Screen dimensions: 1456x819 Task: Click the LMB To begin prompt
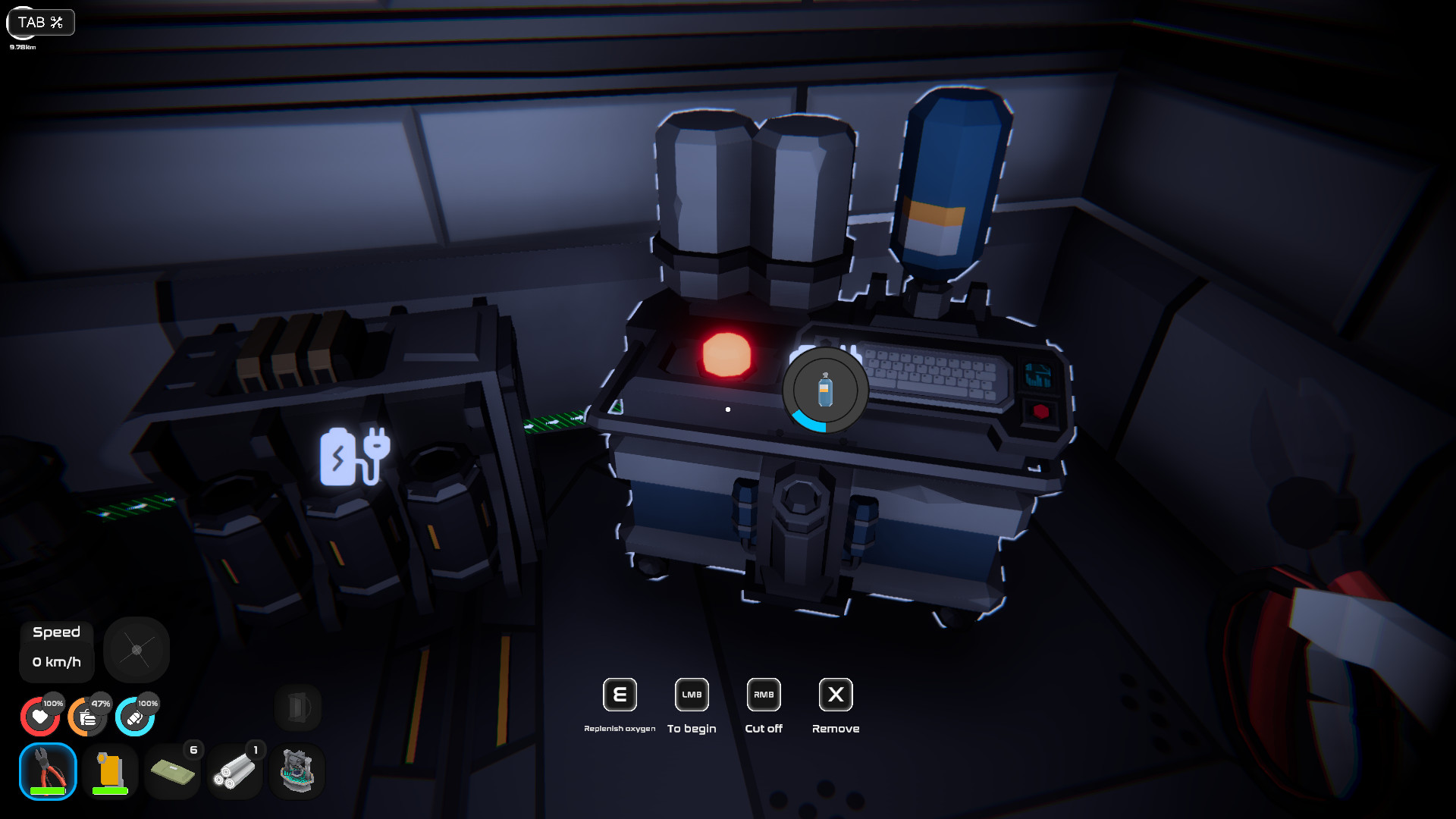691,695
